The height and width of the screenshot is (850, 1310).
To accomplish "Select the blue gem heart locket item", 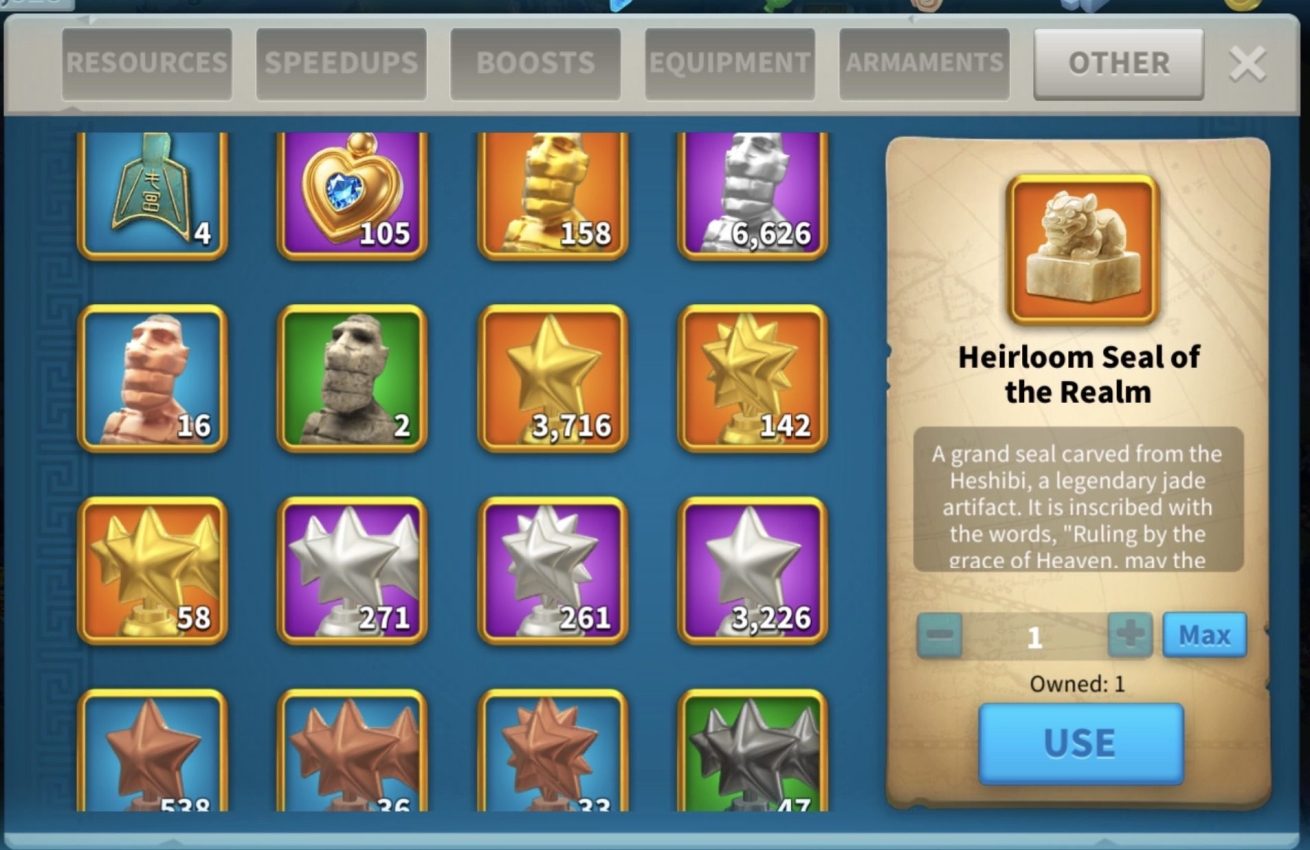I will (x=352, y=195).
